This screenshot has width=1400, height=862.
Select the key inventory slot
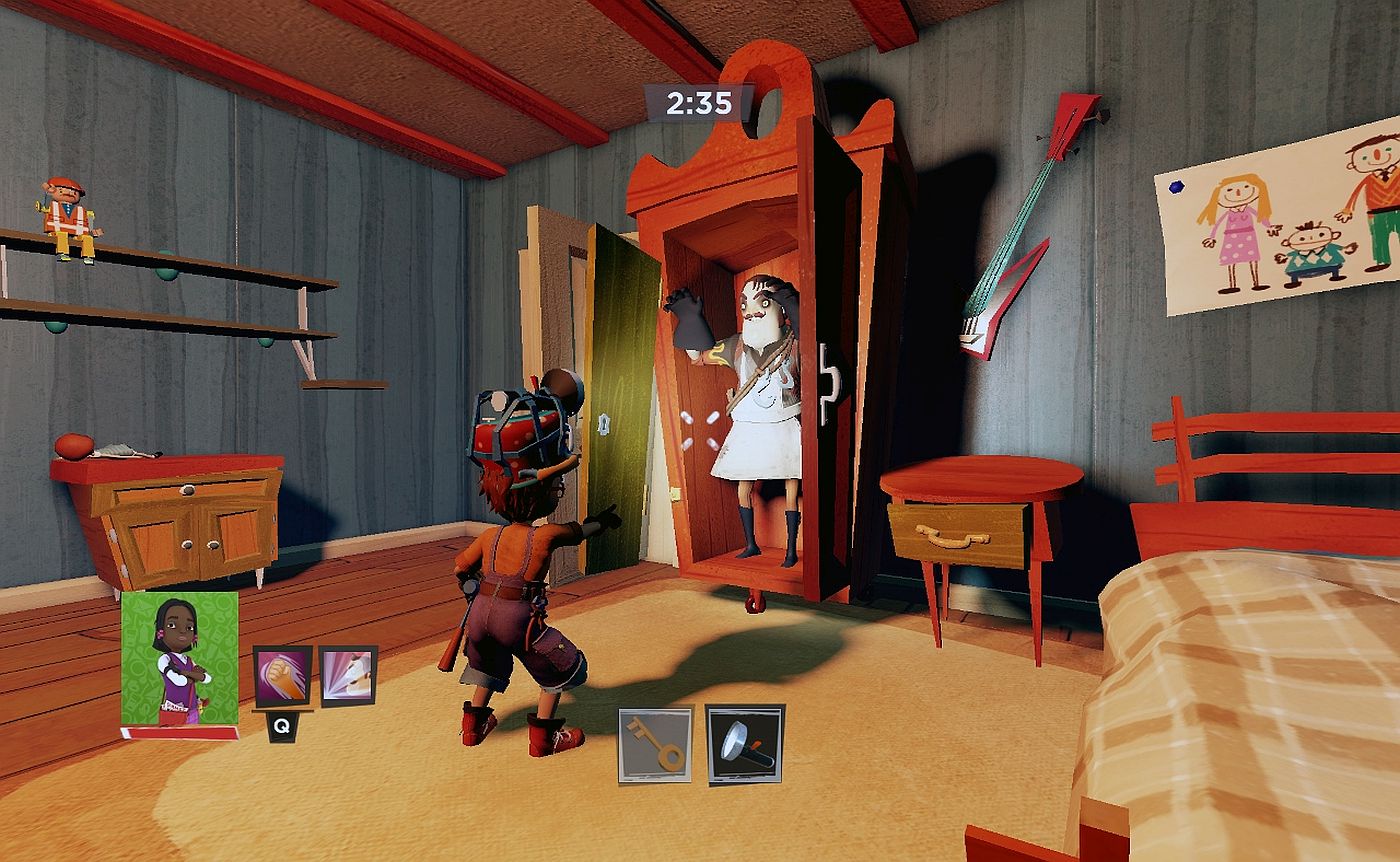click(x=655, y=745)
